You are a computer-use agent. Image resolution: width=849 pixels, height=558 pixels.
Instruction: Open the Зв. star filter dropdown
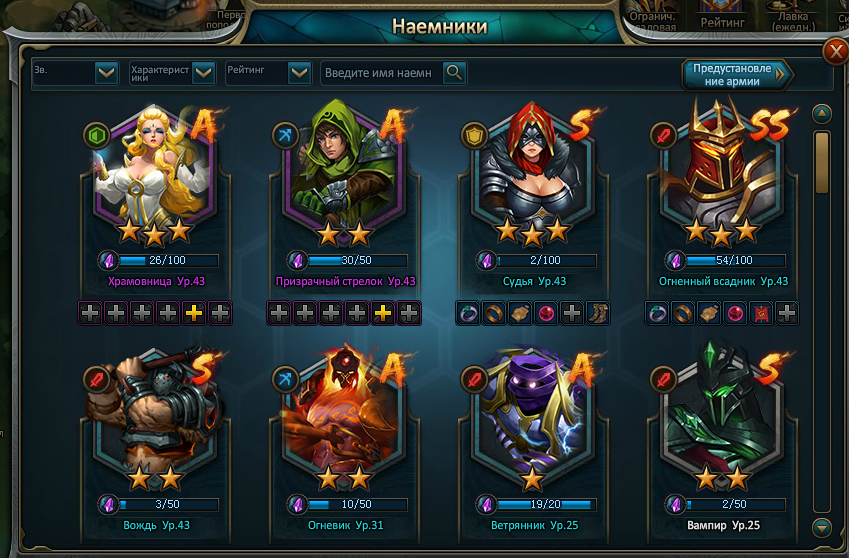107,72
